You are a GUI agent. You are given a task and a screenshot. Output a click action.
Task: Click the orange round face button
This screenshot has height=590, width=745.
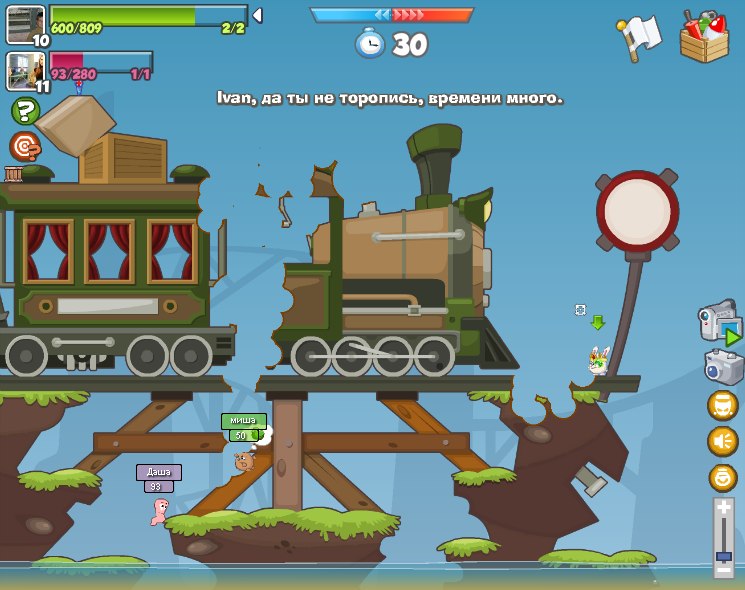click(x=723, y=477)
